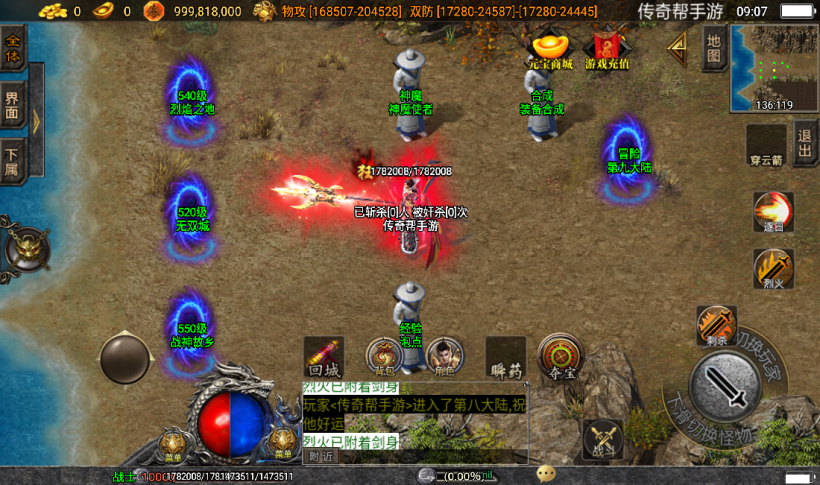Viewport: 820px width, 485px height.
Task: Use the 回城 return-to-town scroll
Action: coord(323,356)
